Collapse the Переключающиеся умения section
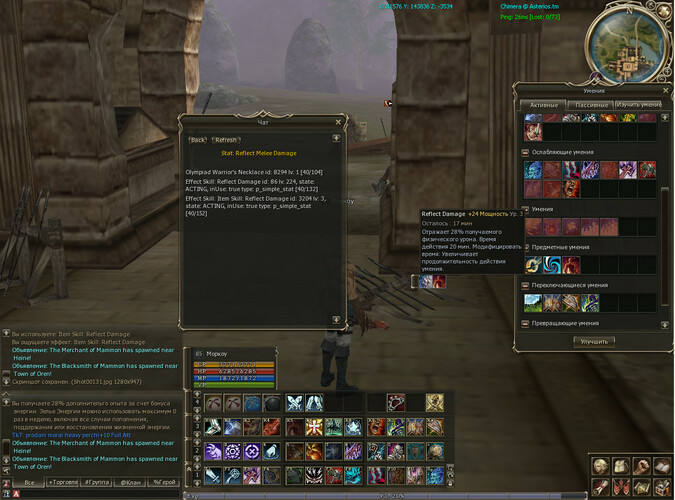This screenshot has height=500, width=675. click(526, 285)
